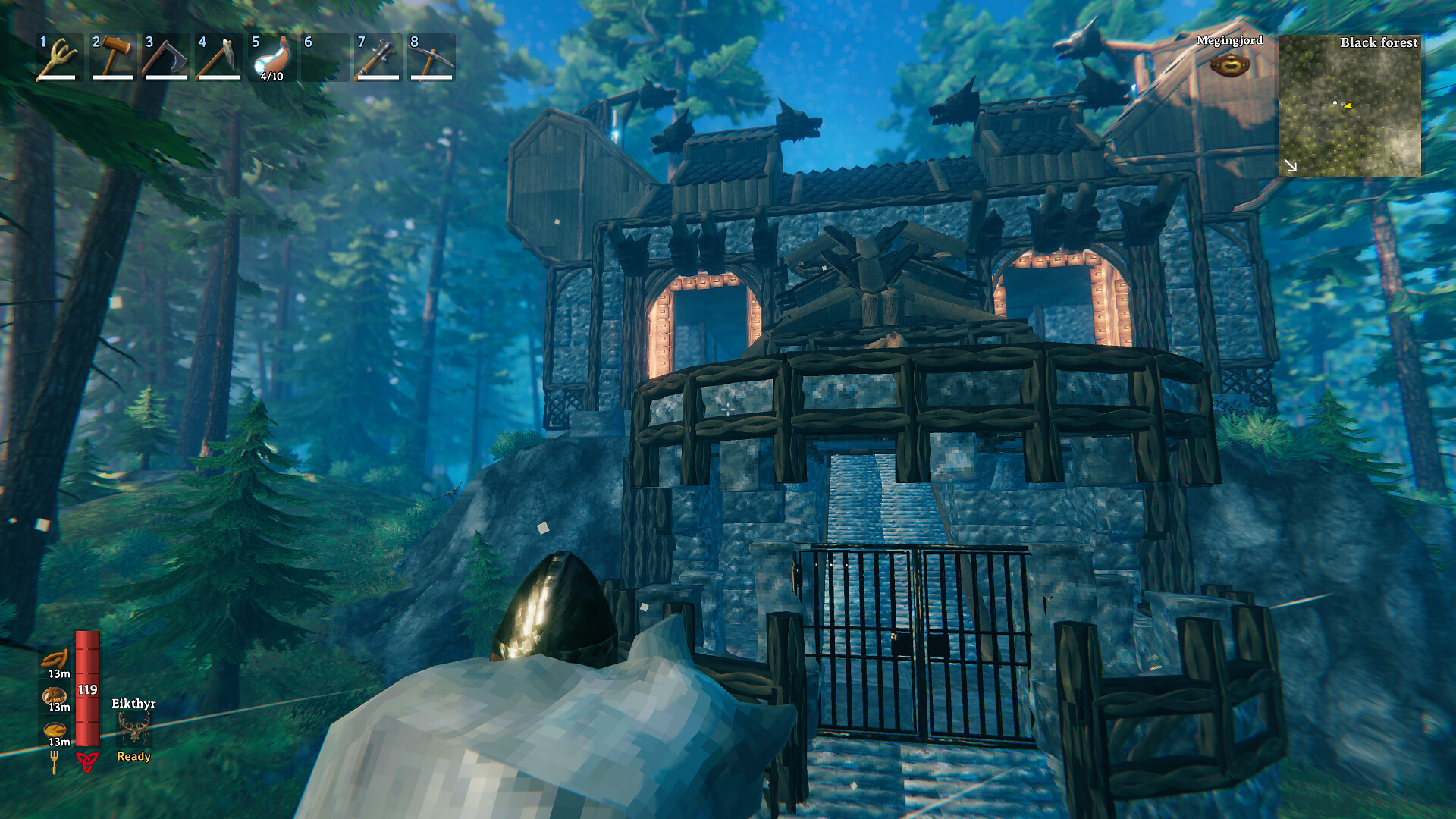Click the arrow on the minimap edge
This screenshot has height=819, width=1456.
tap(1291, 165)
